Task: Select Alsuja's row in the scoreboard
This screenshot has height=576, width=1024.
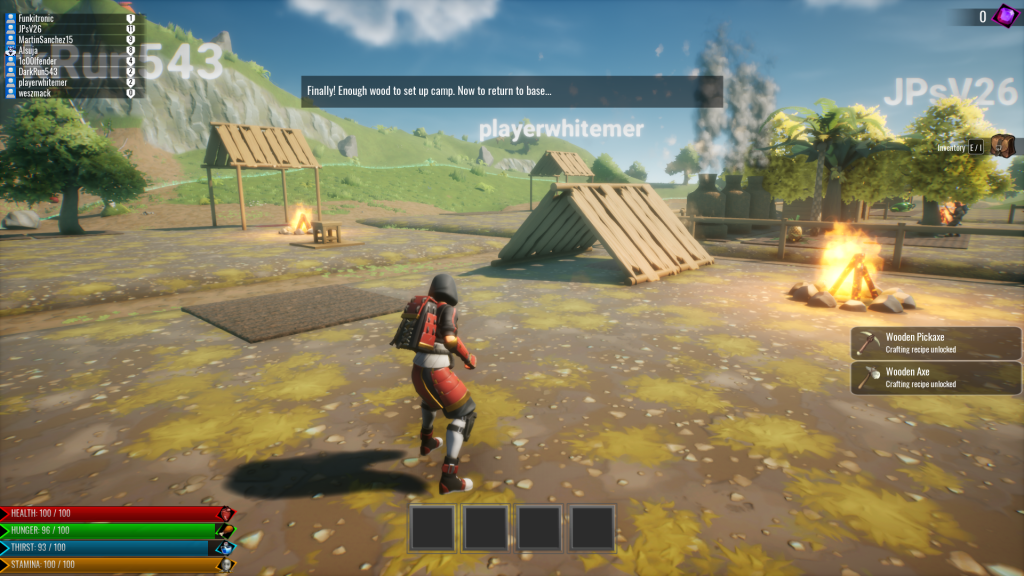Action: (x=70, y=50)
